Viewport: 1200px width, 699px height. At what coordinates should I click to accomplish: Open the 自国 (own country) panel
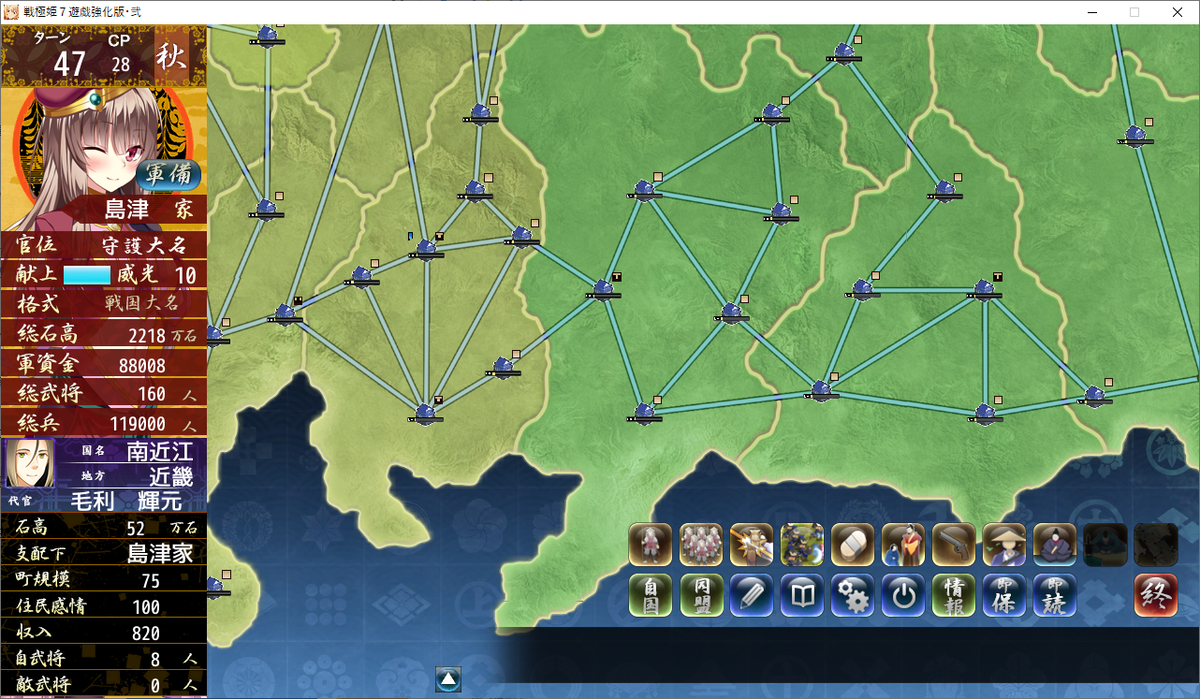(650, 595)
